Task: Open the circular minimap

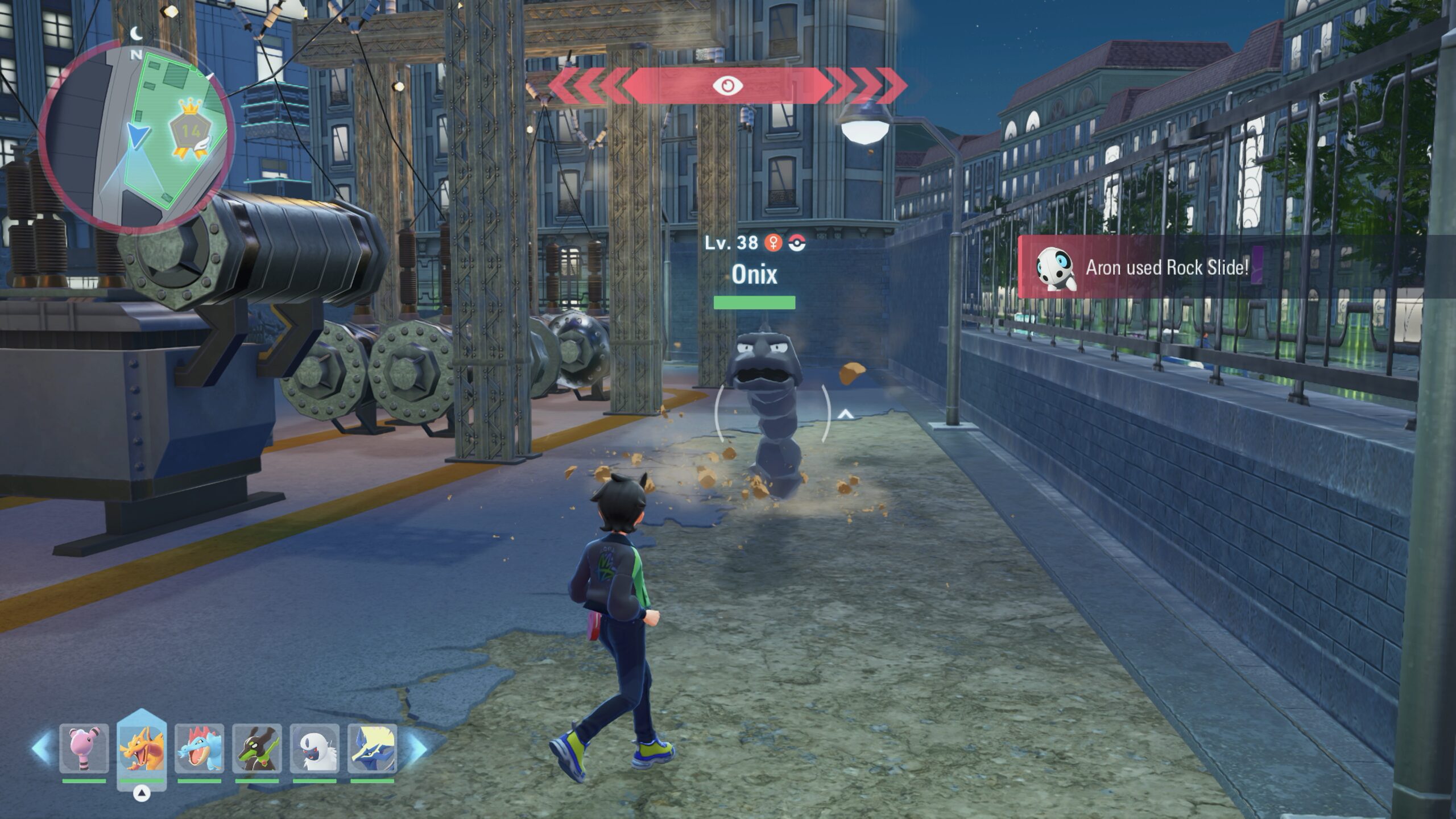Action: (x=137, y=136)
